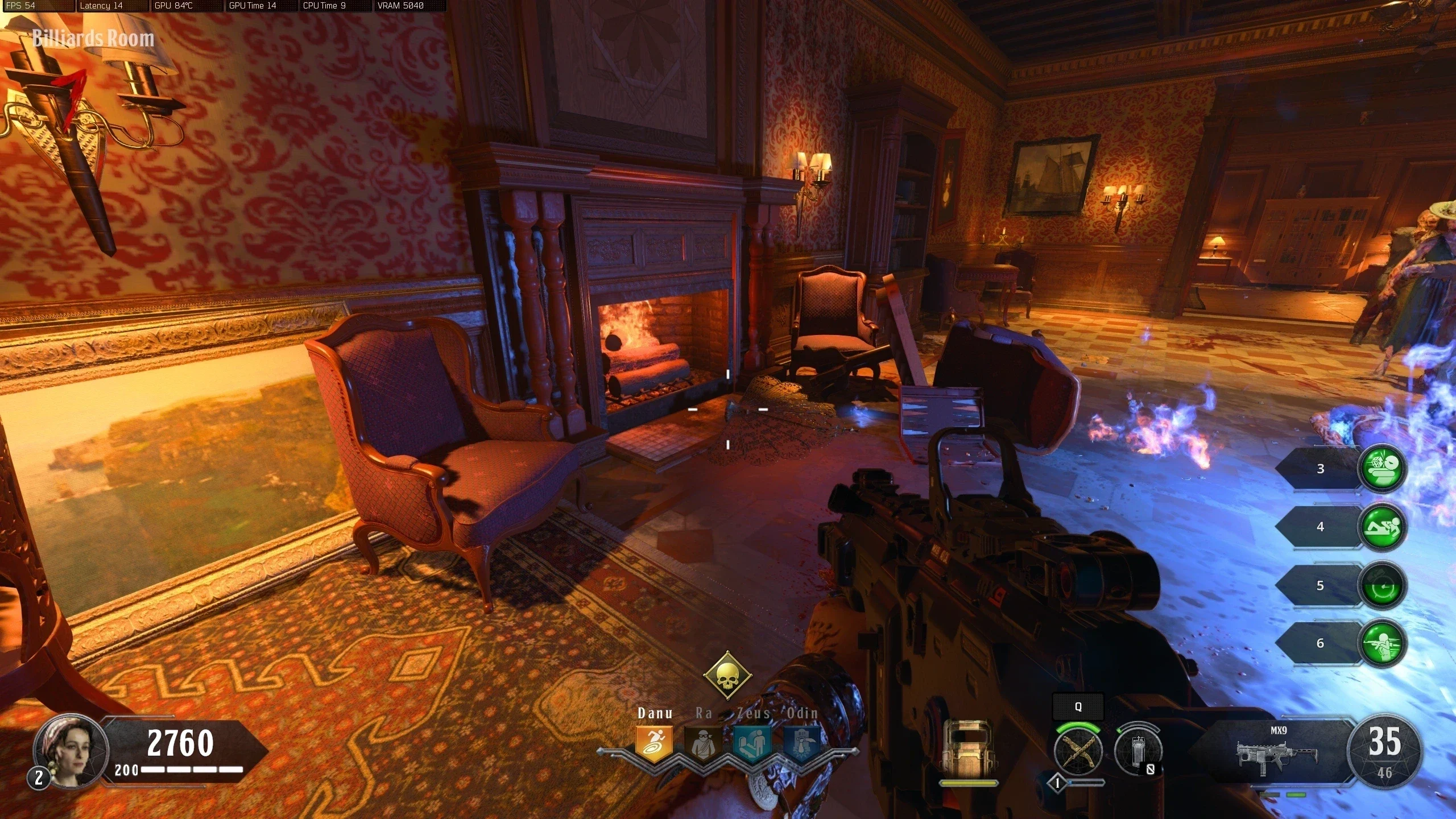Use the rifleman elixir in slot 6
This screenshot has width=1456, height=819.
1382,643
